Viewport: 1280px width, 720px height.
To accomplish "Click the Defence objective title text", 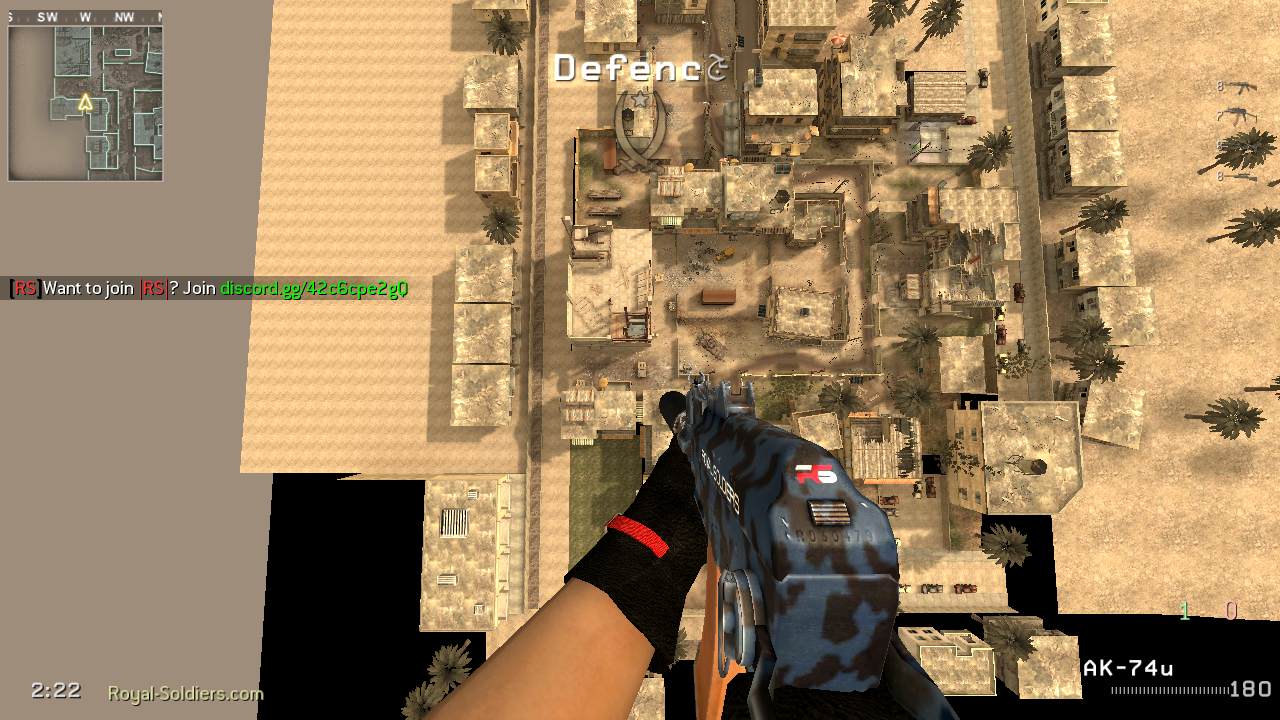I will [x=630, y=68].
